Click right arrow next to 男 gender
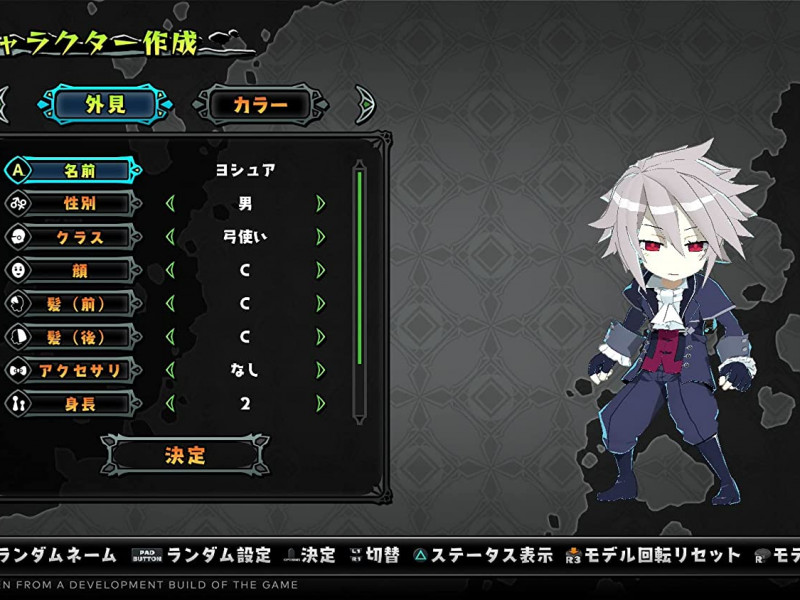 tap(321, 204)
